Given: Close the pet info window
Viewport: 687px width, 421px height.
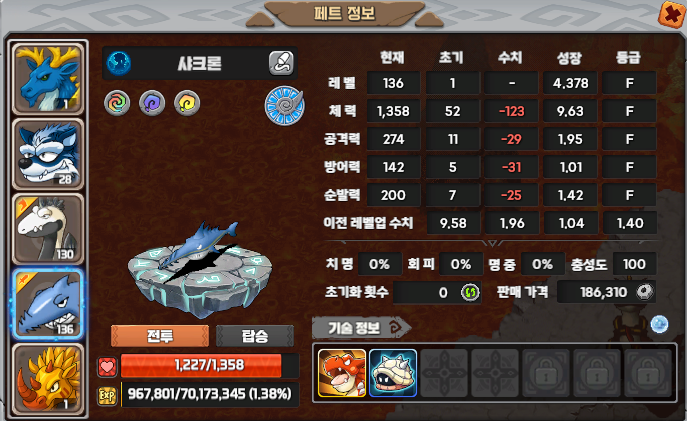Looking at the screenshot, I should [668, 13].
